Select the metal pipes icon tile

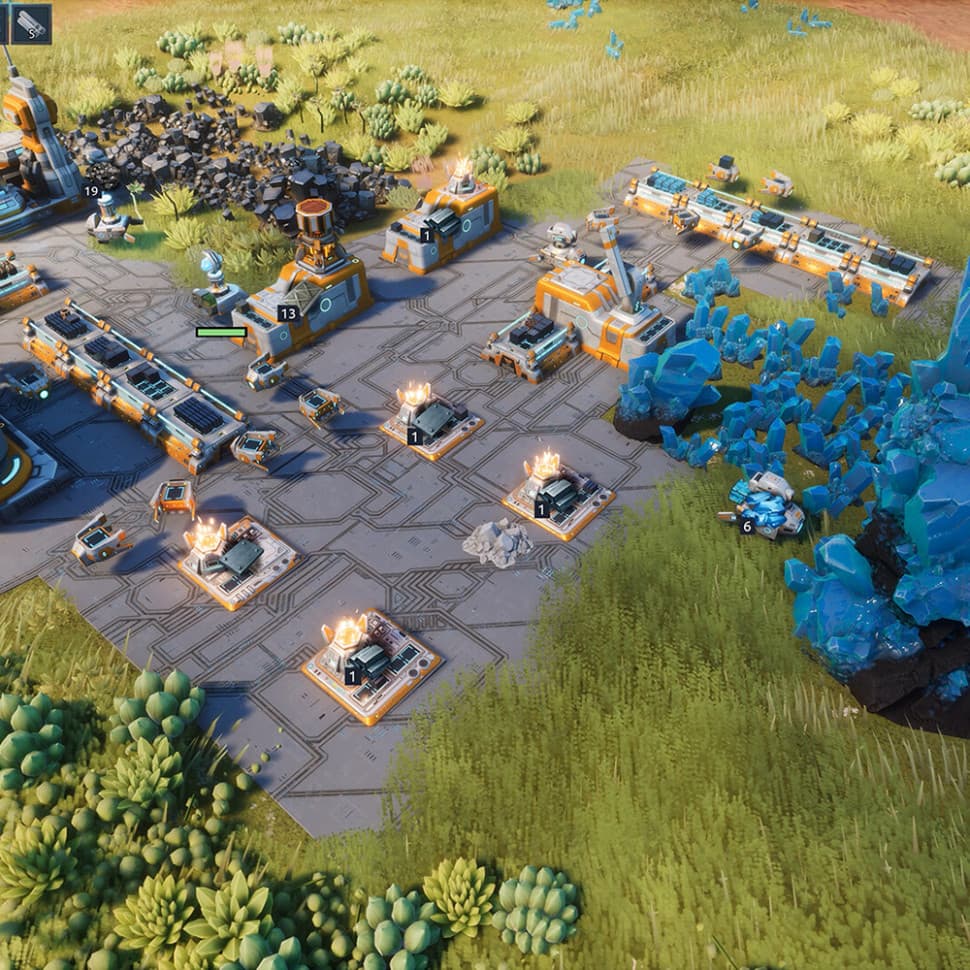coord(31,23)
